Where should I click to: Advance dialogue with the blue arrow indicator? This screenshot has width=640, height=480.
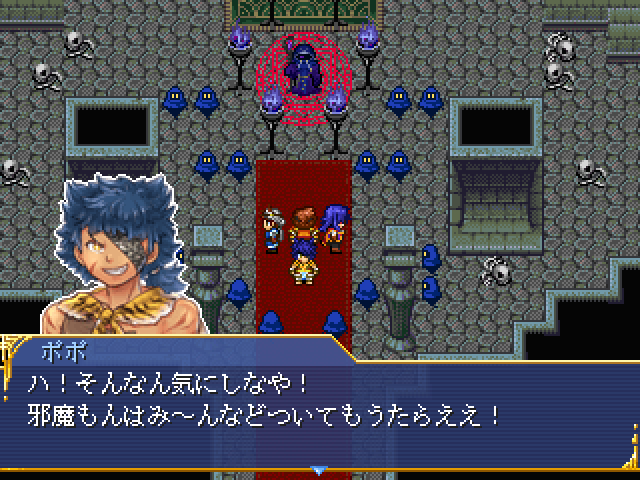(x=319, y=469)
